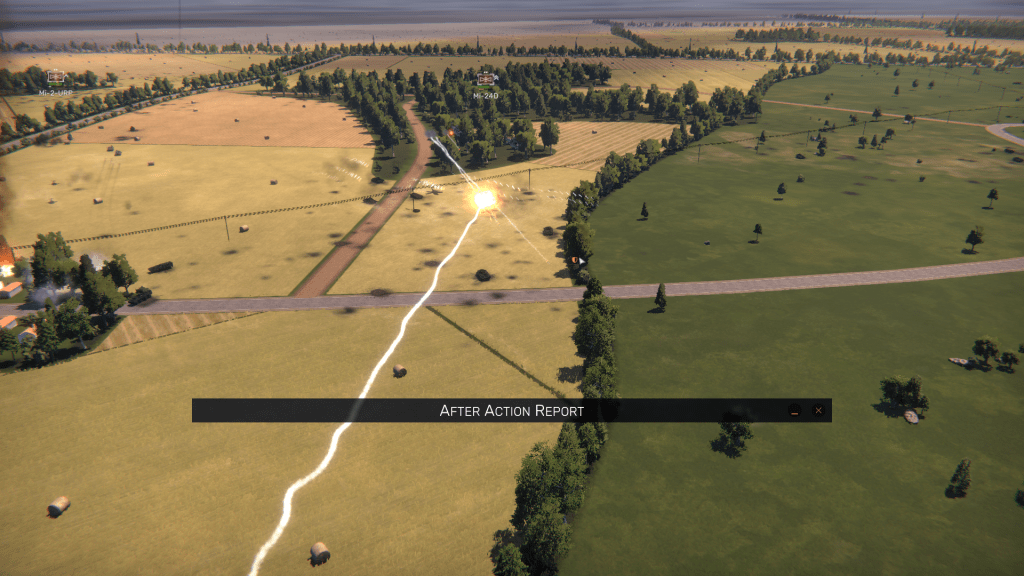Minimize the After Action Report bar
1024x576 pixels.
[794, 410]
